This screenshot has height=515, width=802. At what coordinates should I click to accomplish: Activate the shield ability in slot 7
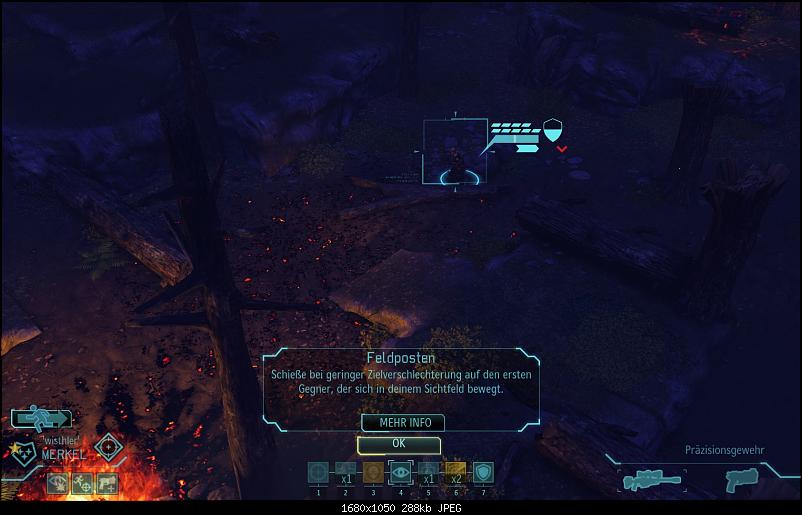[483, 473]
